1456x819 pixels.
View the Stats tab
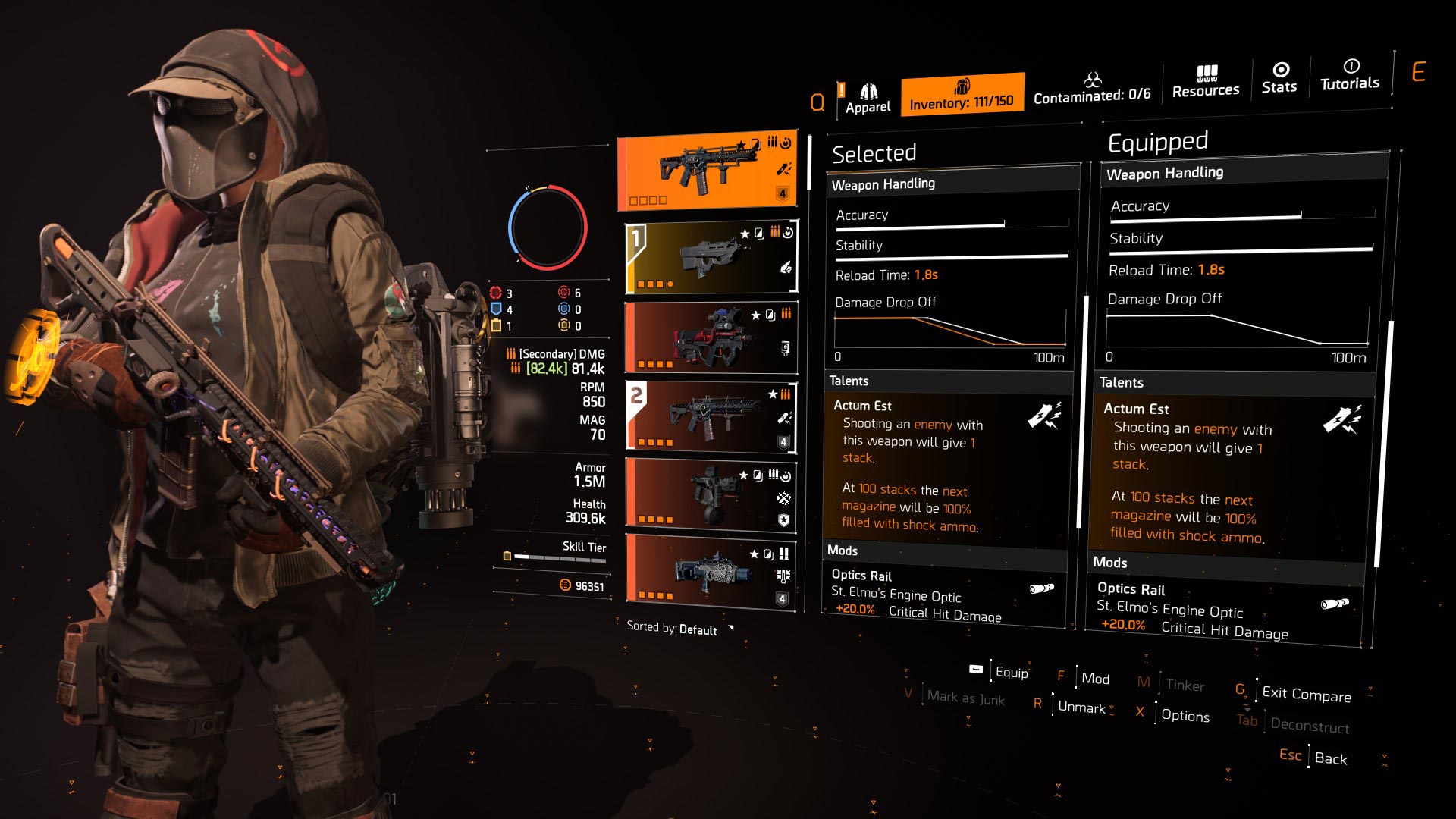[1279, 79]
